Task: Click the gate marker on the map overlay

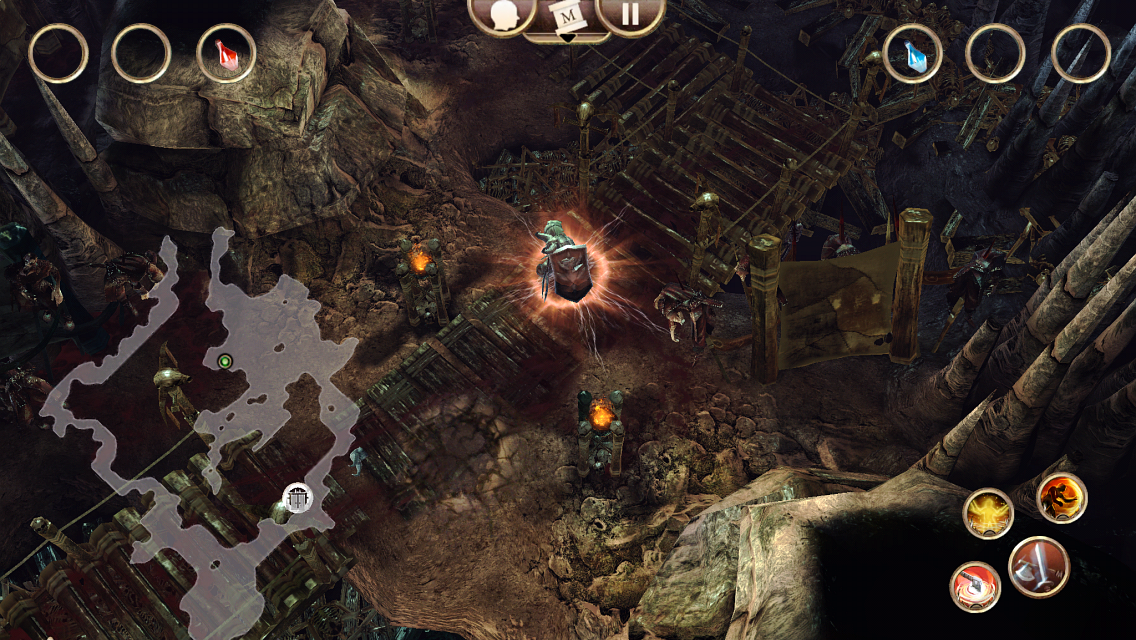Action: 297,497
